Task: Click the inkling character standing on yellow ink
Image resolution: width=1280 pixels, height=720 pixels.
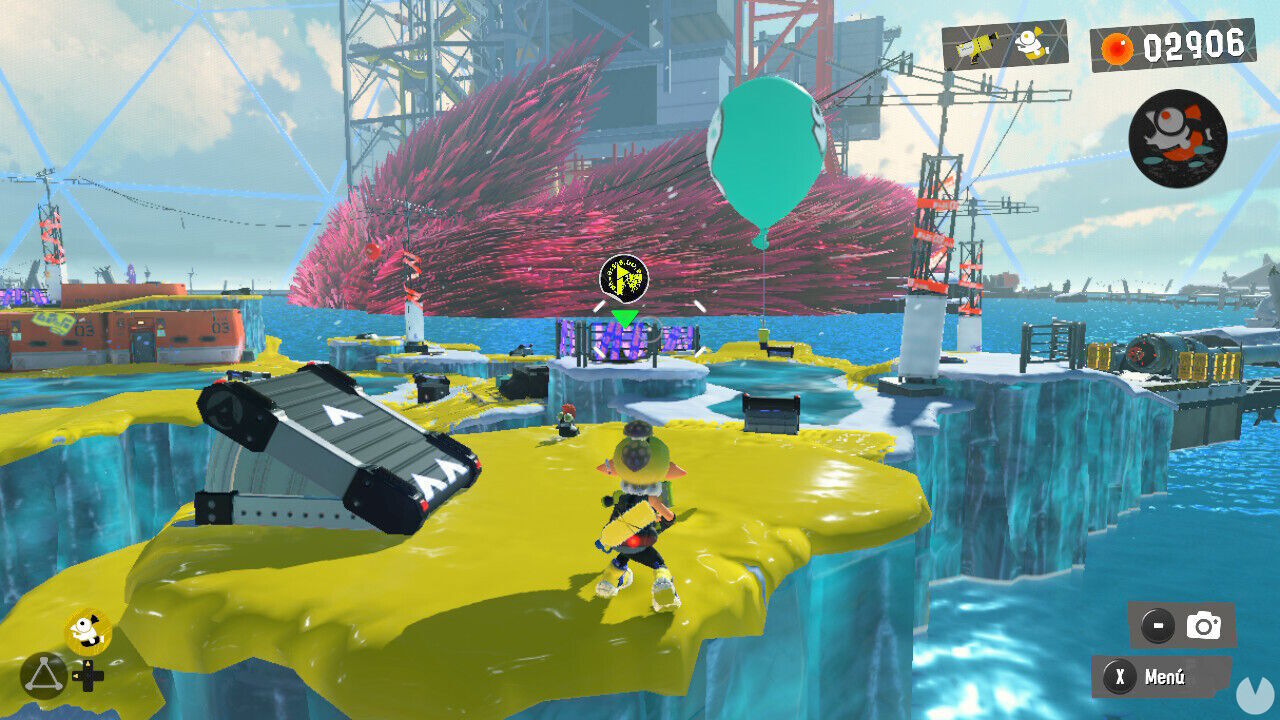Action: point(640,510)
